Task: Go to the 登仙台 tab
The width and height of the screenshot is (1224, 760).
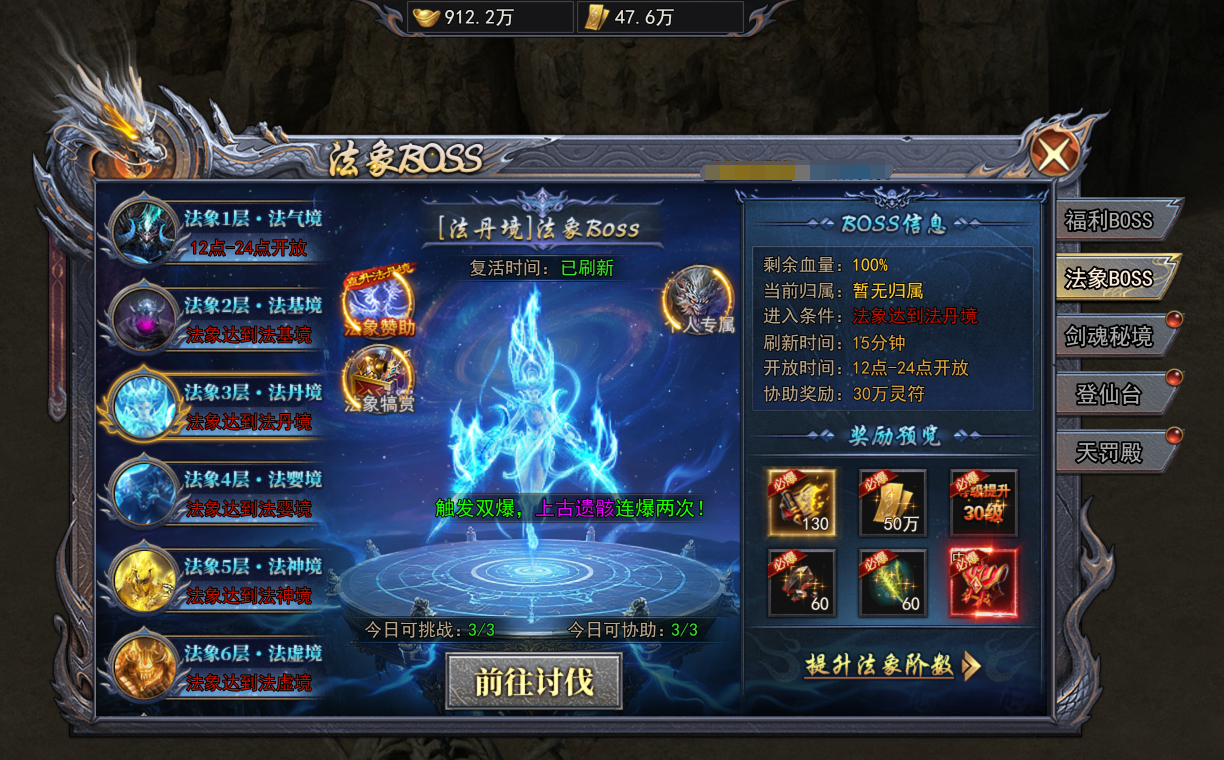Action: [1109, 394]
